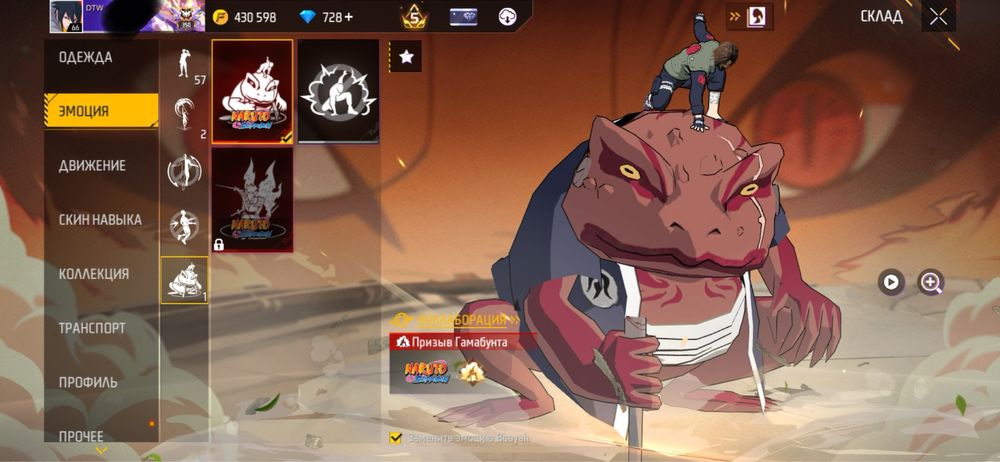Screen dimensions: 1000x462
Task: Add diamonds with the plus button
Action: click(349, 17)
